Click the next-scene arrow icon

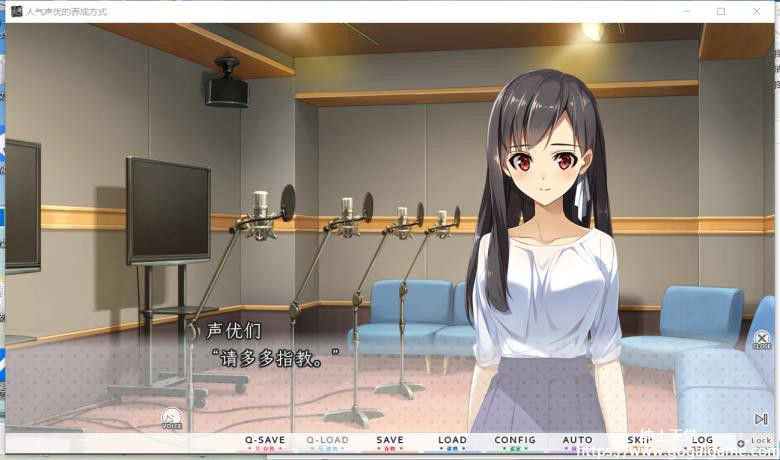pyautogui.click(x=761, y=419)
